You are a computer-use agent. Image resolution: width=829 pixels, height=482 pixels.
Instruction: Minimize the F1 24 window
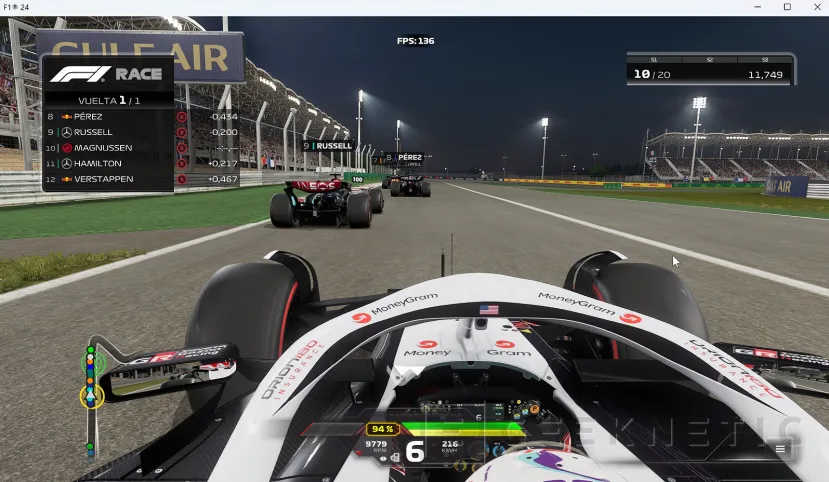(x=759, y=7)
